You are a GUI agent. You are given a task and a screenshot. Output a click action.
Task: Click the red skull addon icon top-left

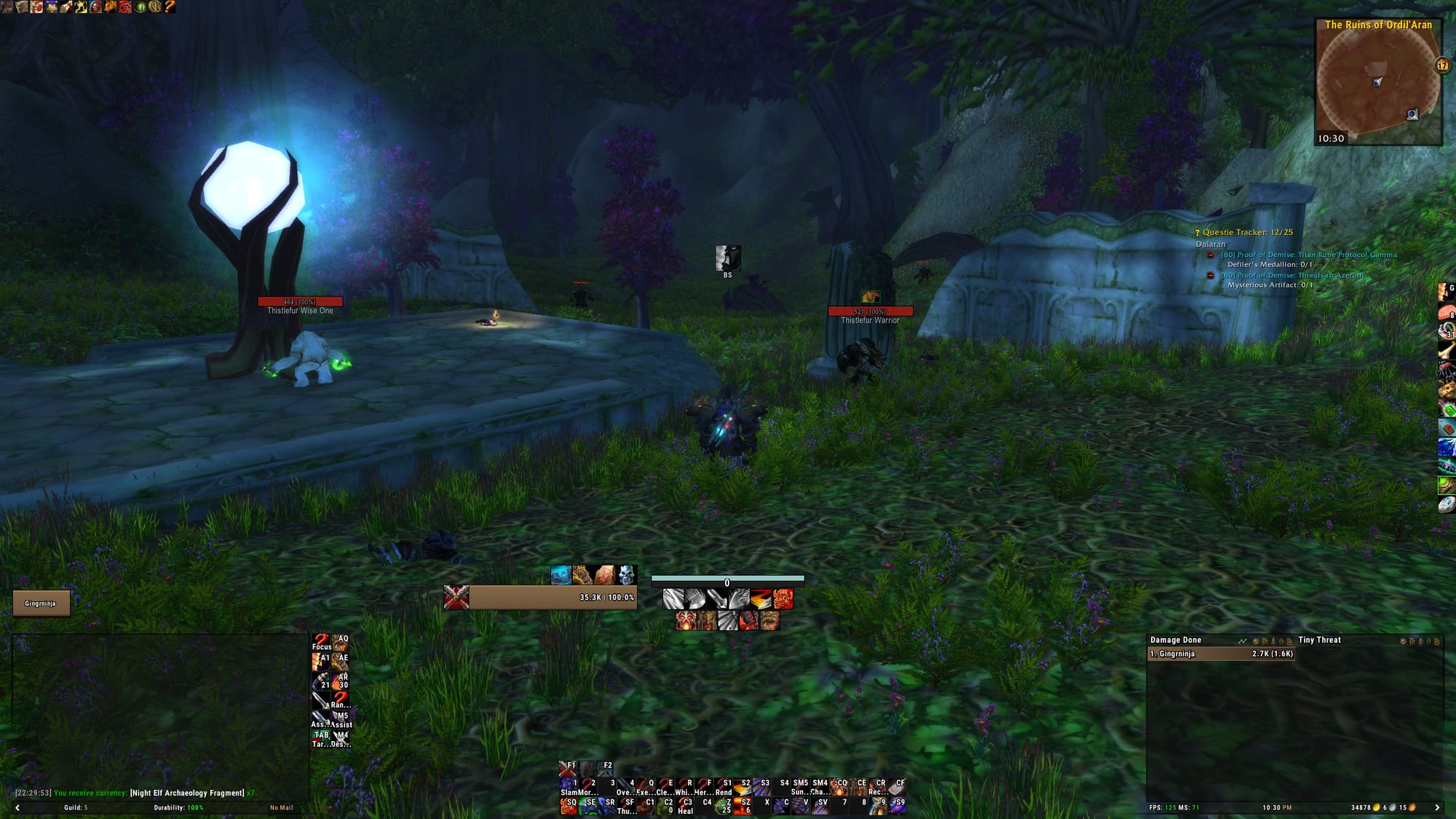click(96, 7)
